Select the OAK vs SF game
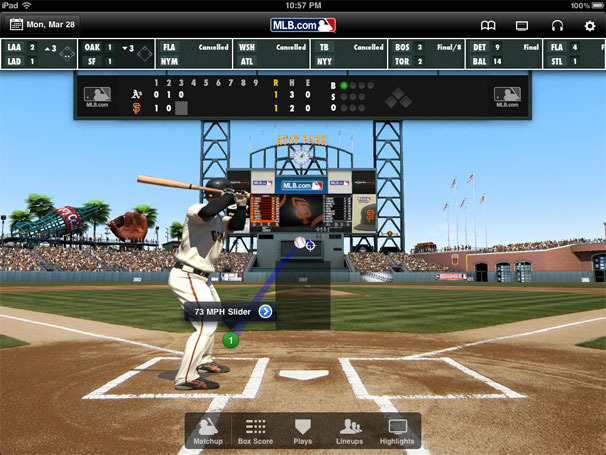Screen dimensions: 606x455 point(117,53)
